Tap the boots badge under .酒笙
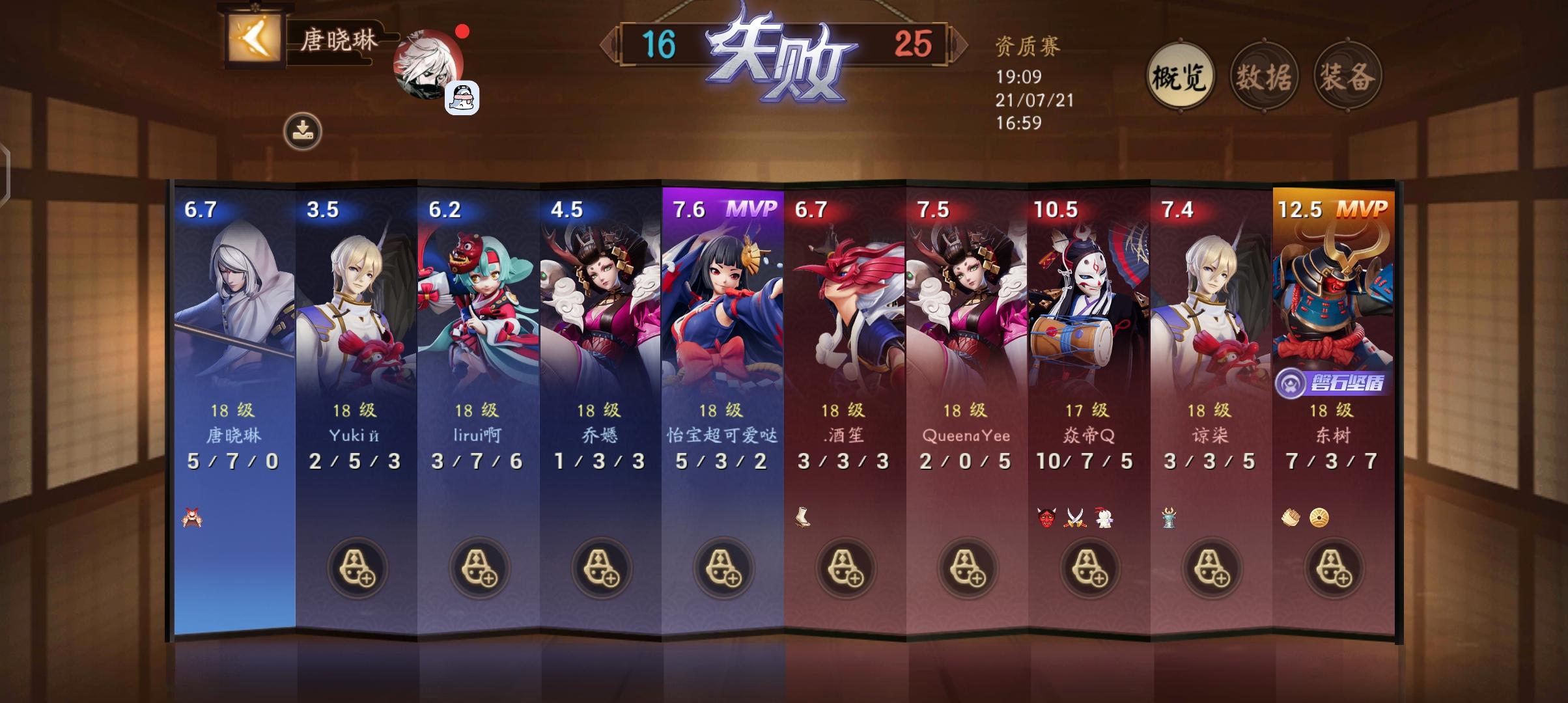This screenshot has height=703, width=1568. (x=801, y=517)
